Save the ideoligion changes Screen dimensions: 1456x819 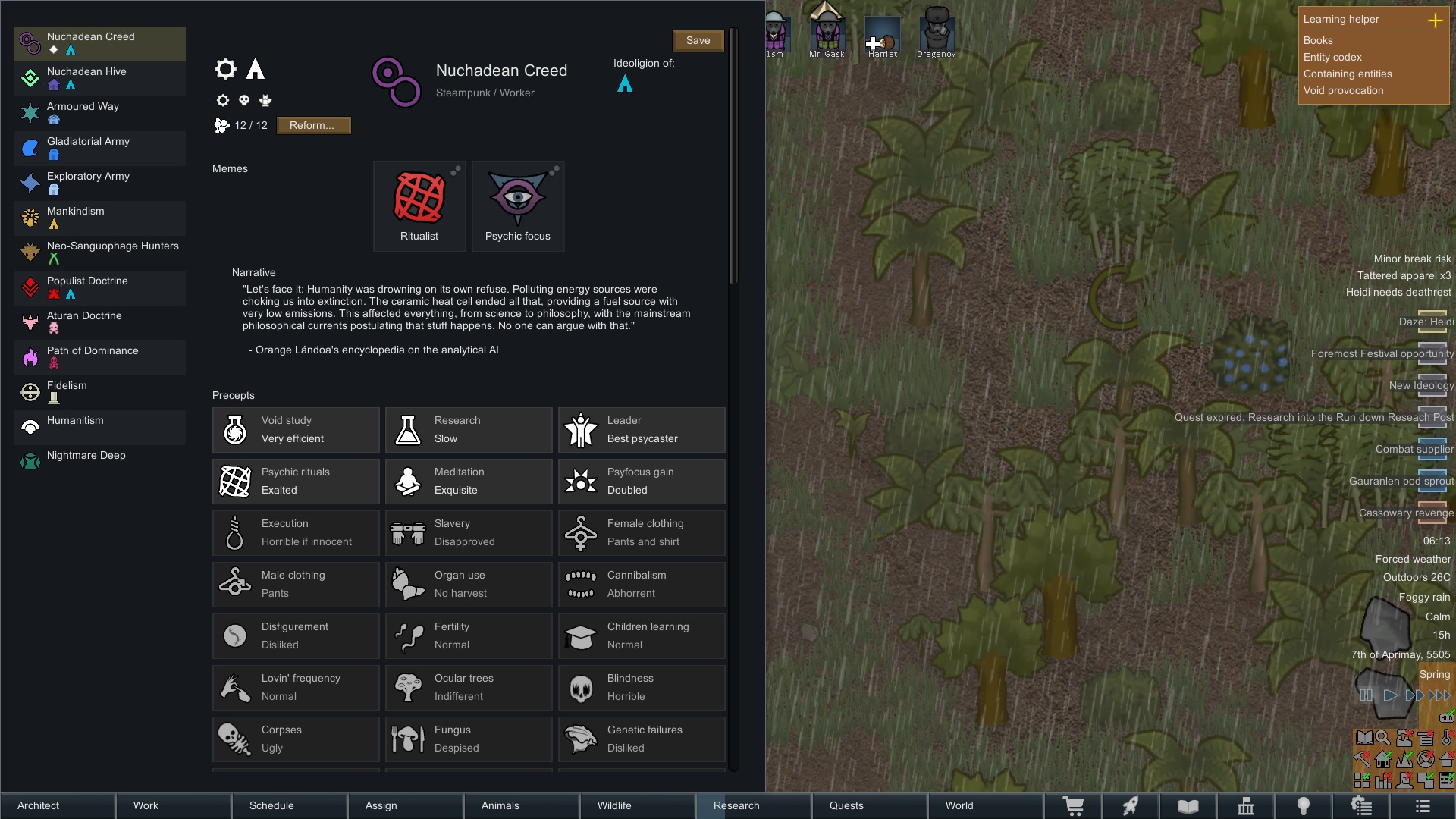(x=698, y=41)
